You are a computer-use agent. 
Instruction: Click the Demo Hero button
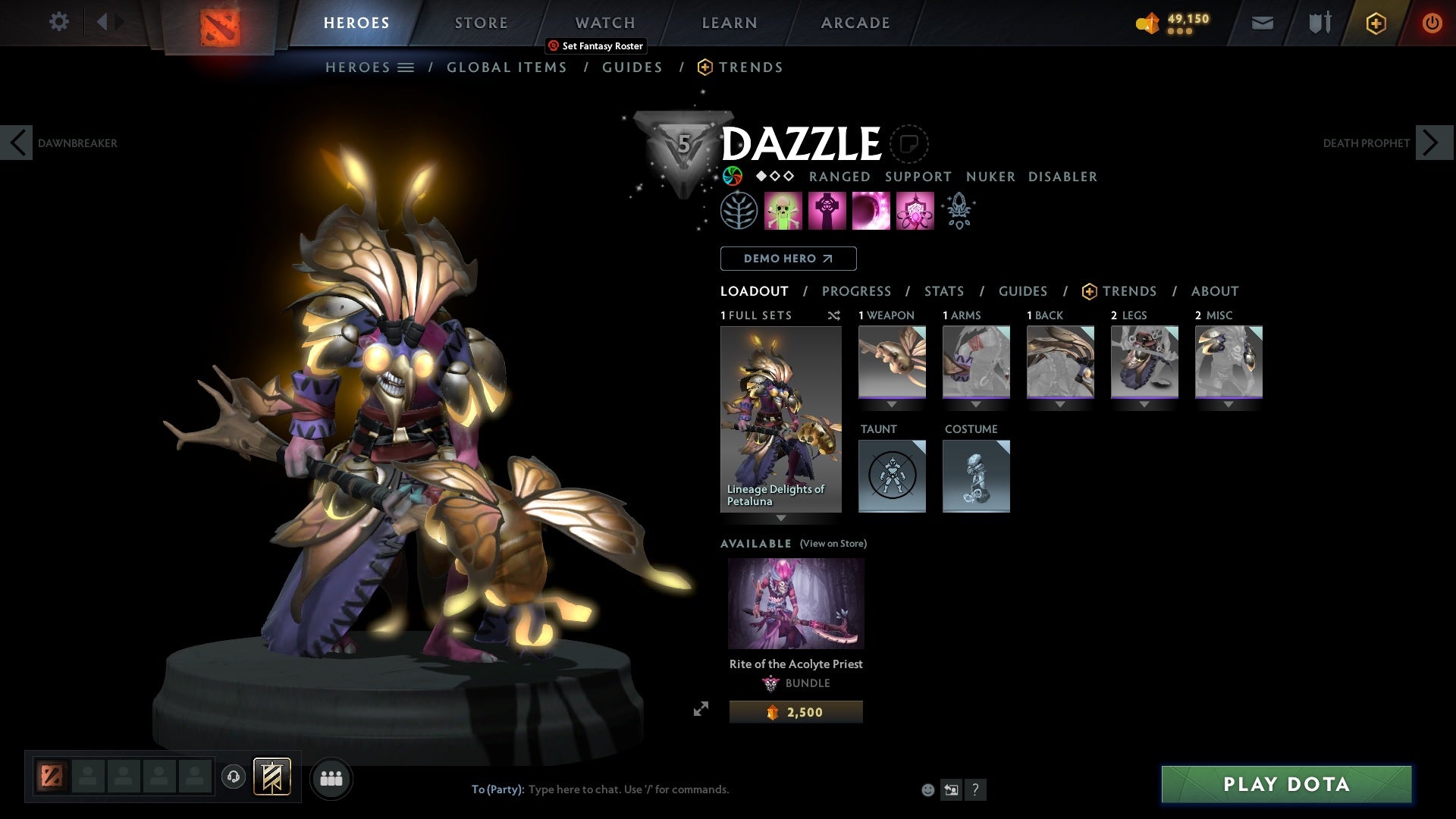[788, 259]
